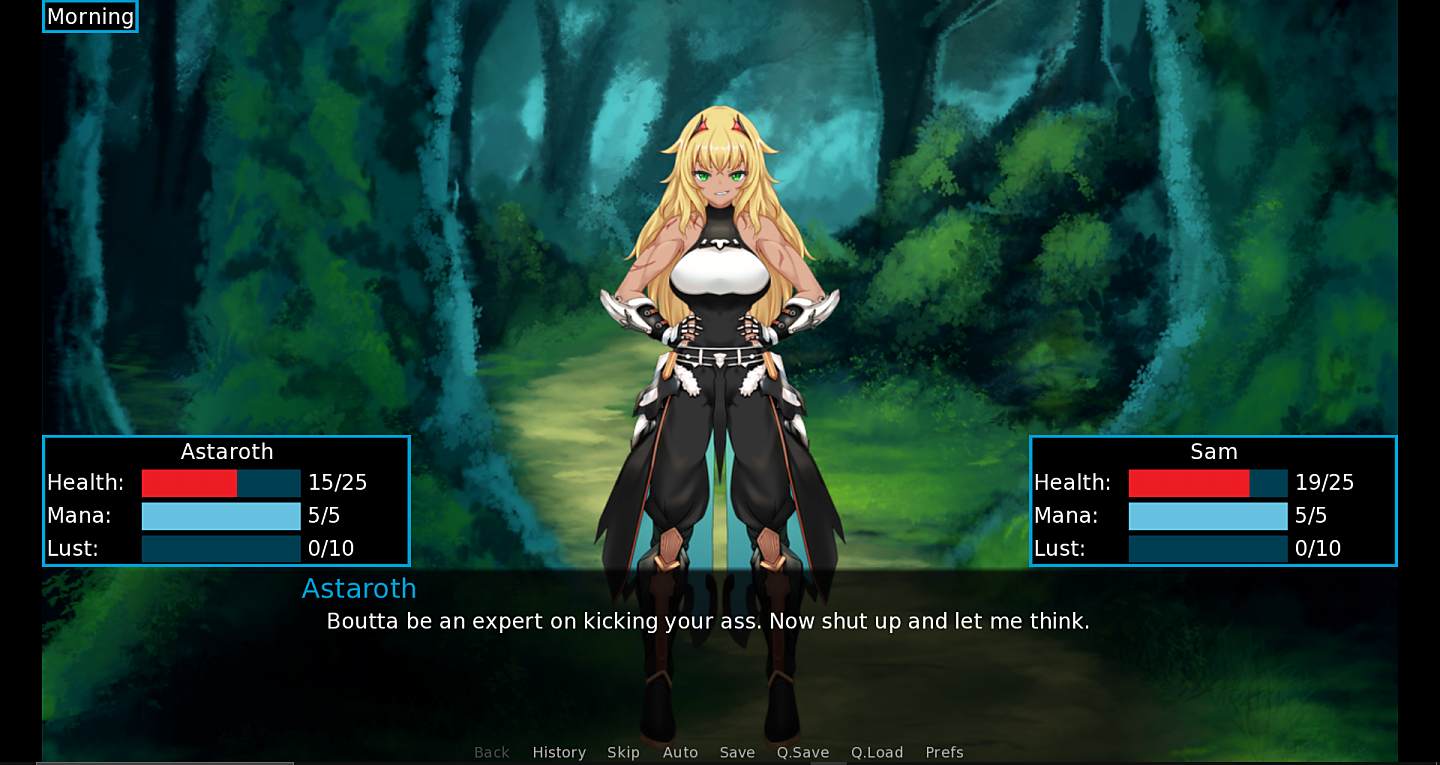Click the Morning time indicator
Screen dimensions: 1440x765
pyautogui.click(x=89, y=16)
